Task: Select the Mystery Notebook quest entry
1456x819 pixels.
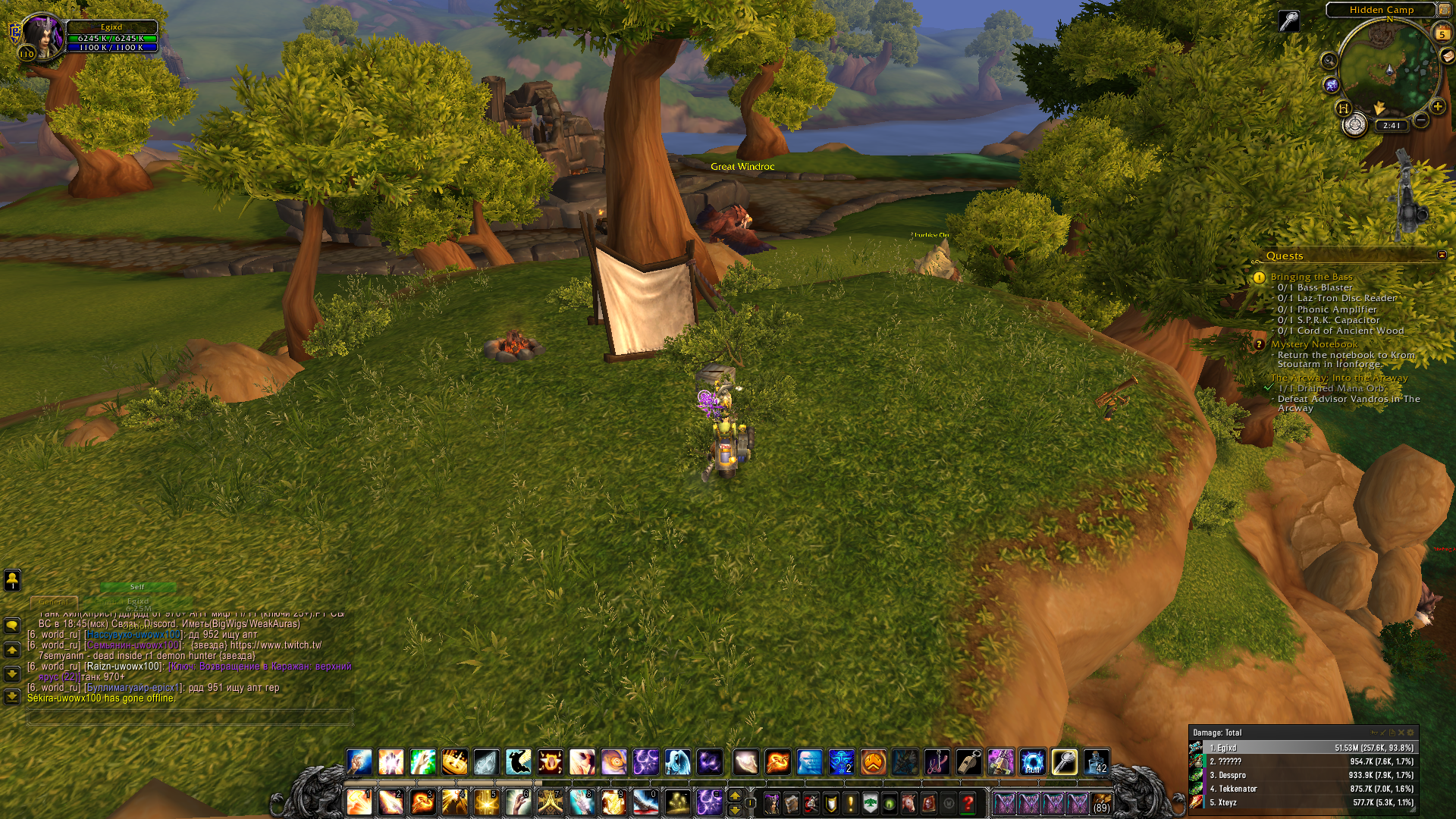Action: coord(1313,344)
